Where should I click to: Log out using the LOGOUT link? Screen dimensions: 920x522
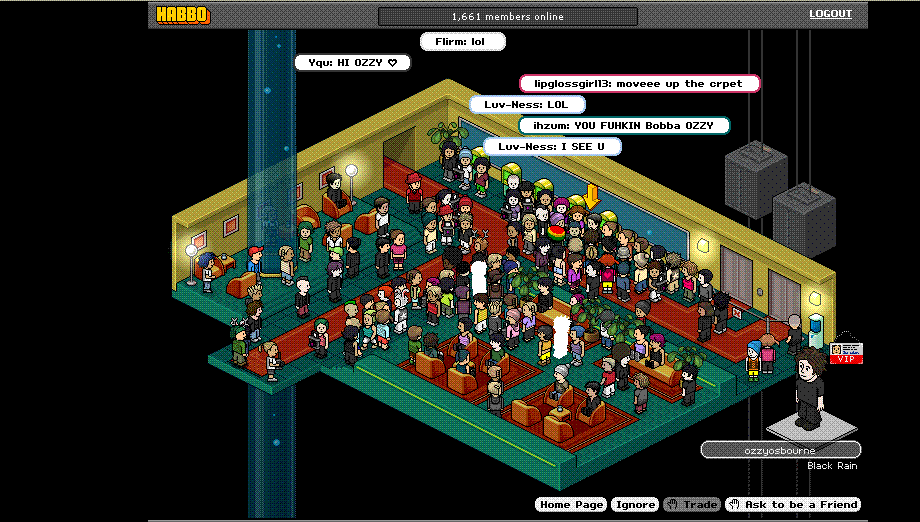(830, 14)
